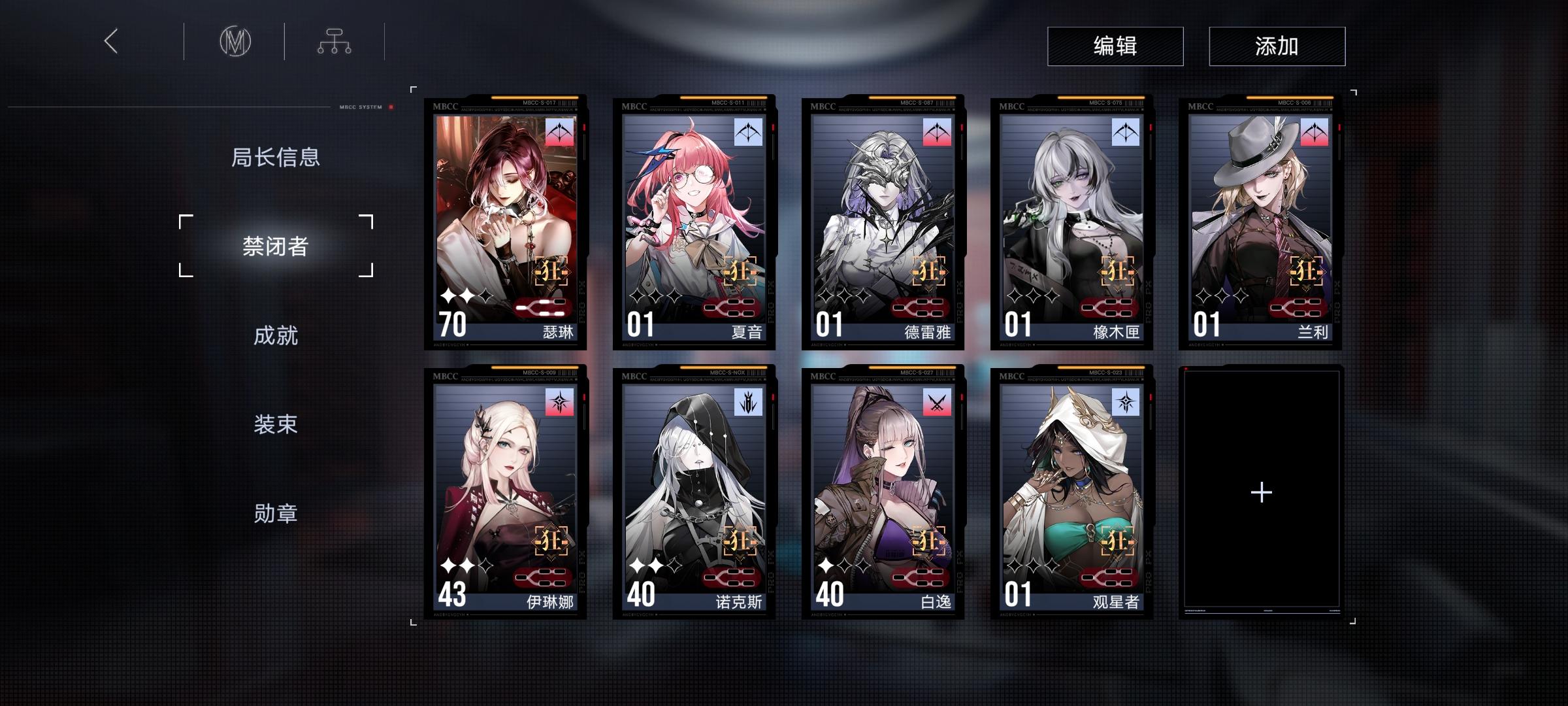Click the back arrow icon
Viewport: 1568px width, 706px height.
click(111, 42)
